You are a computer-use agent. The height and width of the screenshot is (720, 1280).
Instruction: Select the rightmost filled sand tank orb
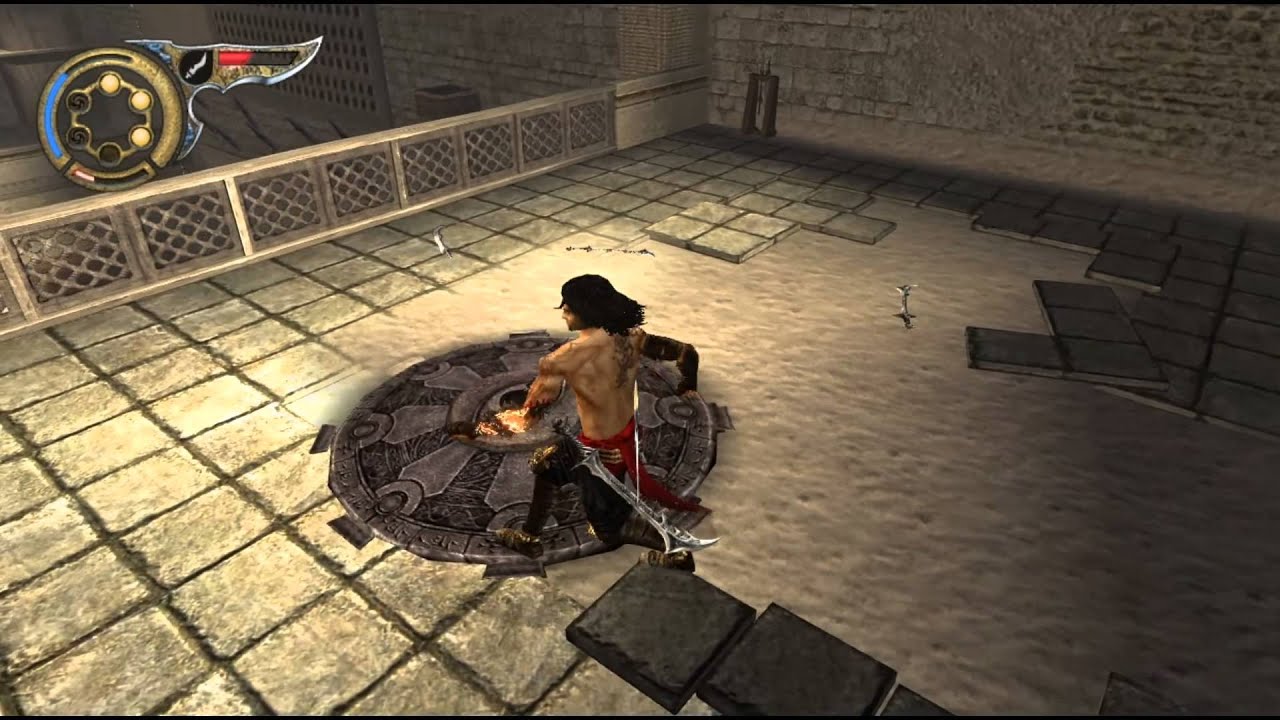pos(140,100)
